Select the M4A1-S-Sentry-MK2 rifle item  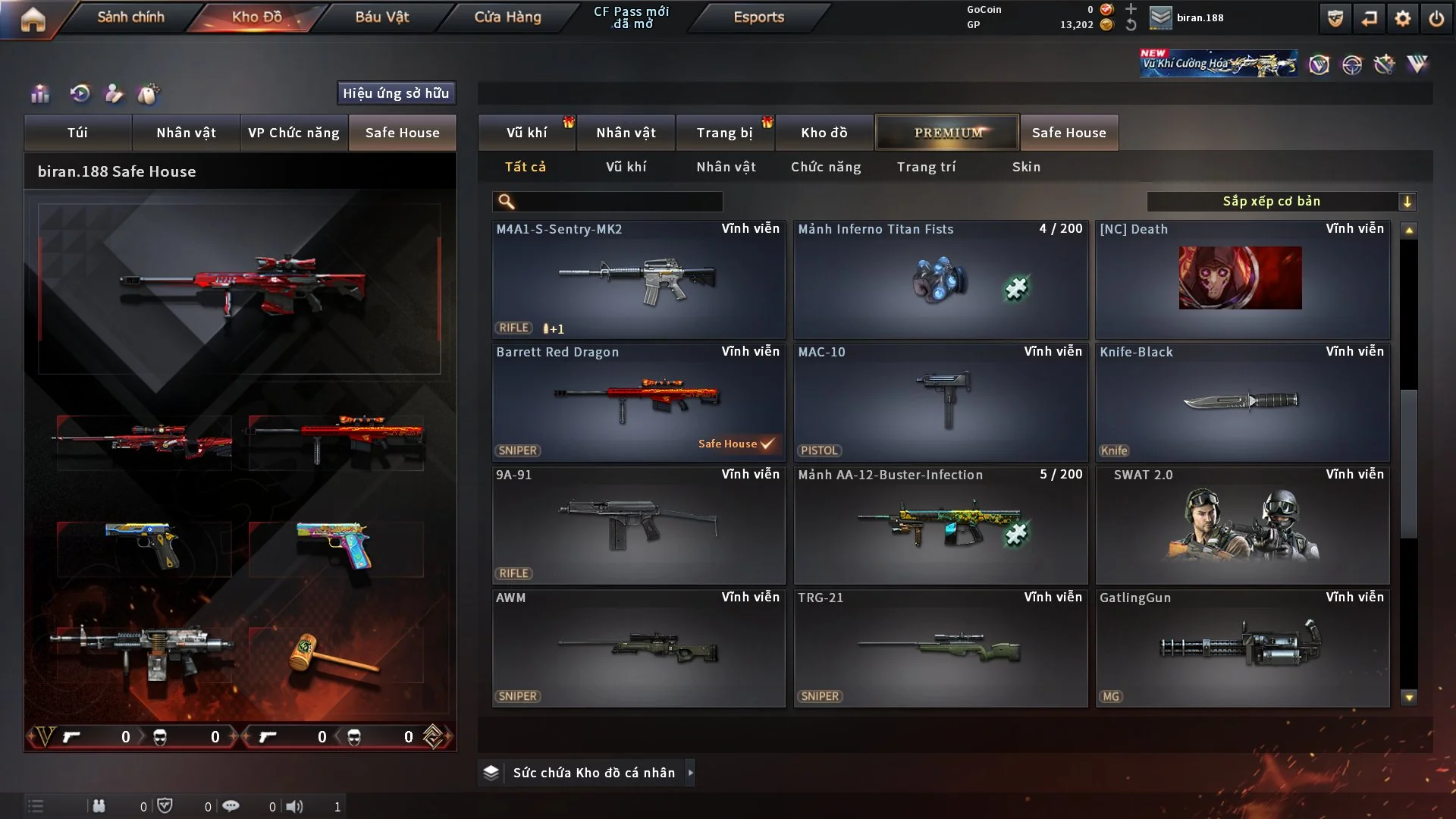pyautogui.click(x=639, y=279)
